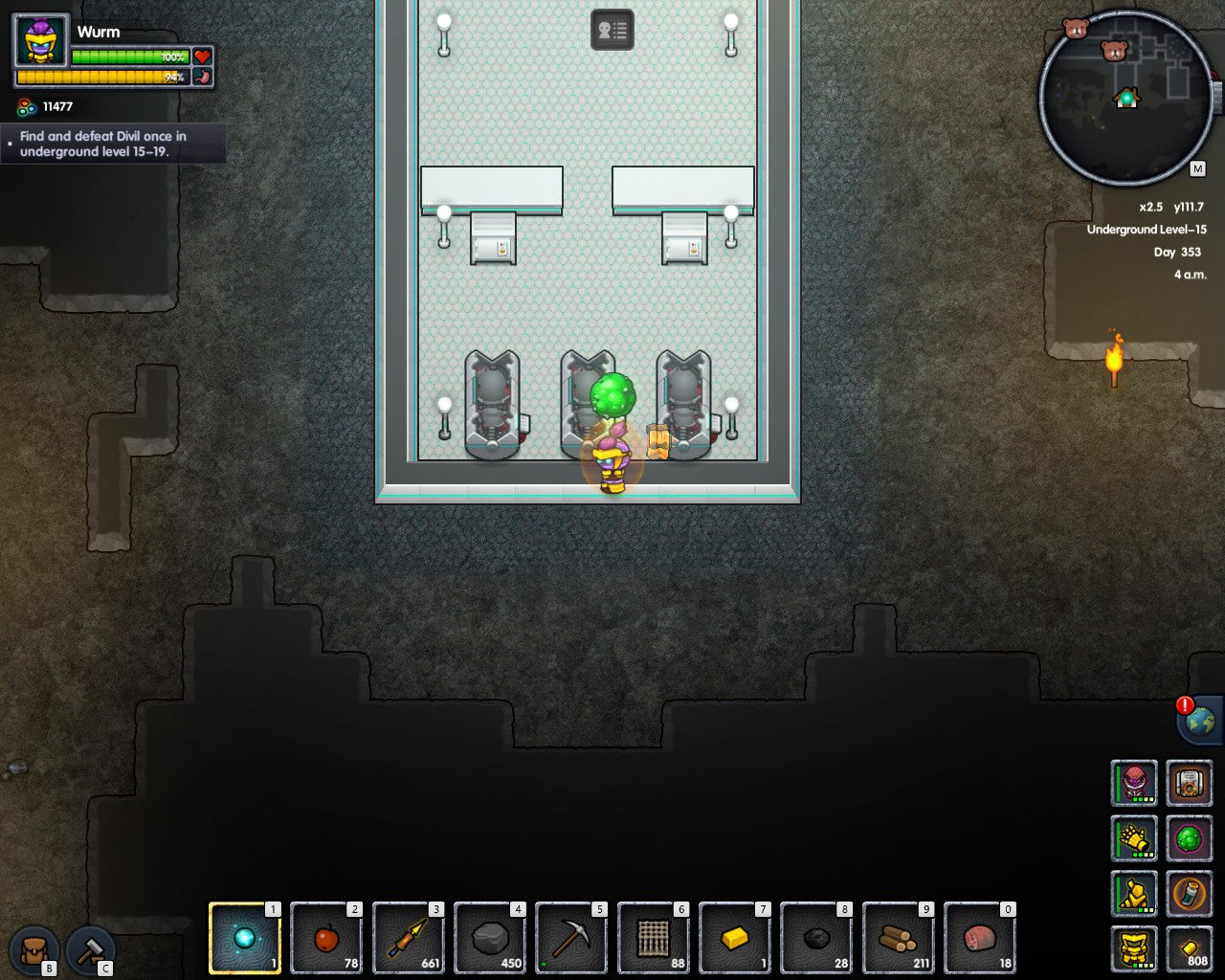
Task: Select the wooden fence hotbar slot
Action: click(654, 939)
